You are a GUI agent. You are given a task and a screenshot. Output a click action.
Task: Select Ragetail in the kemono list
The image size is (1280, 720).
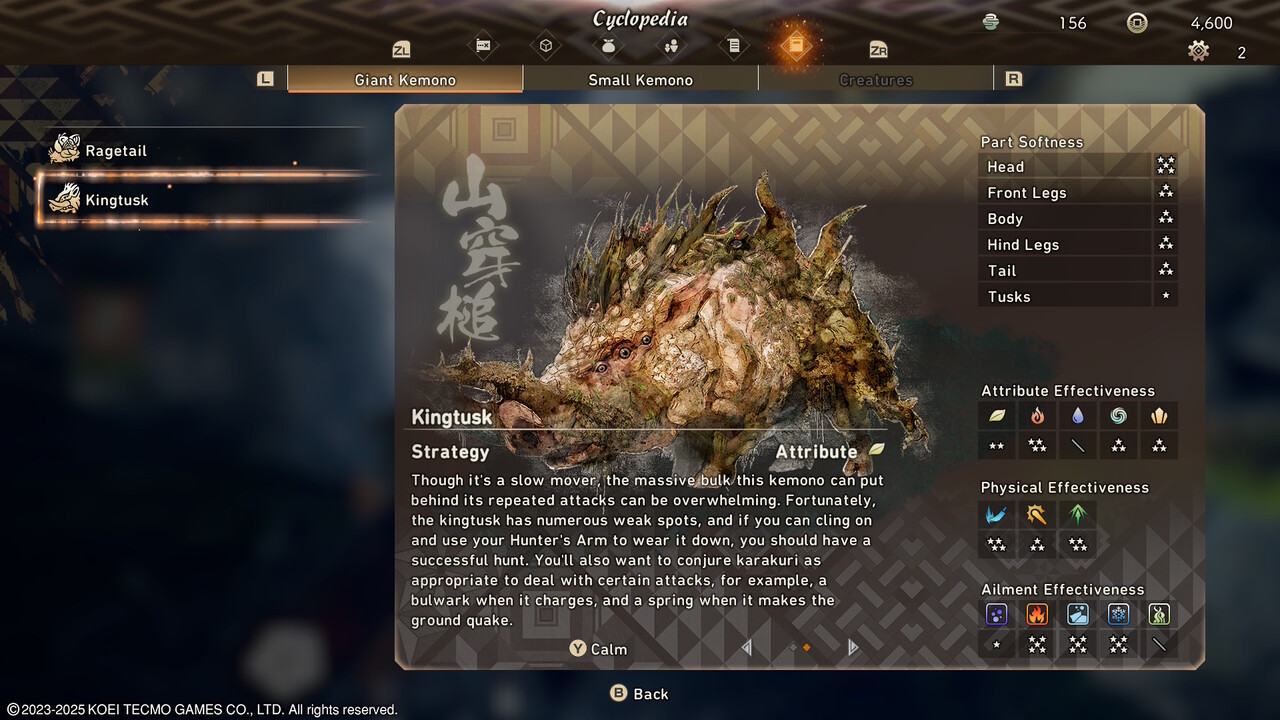[116, 151]
